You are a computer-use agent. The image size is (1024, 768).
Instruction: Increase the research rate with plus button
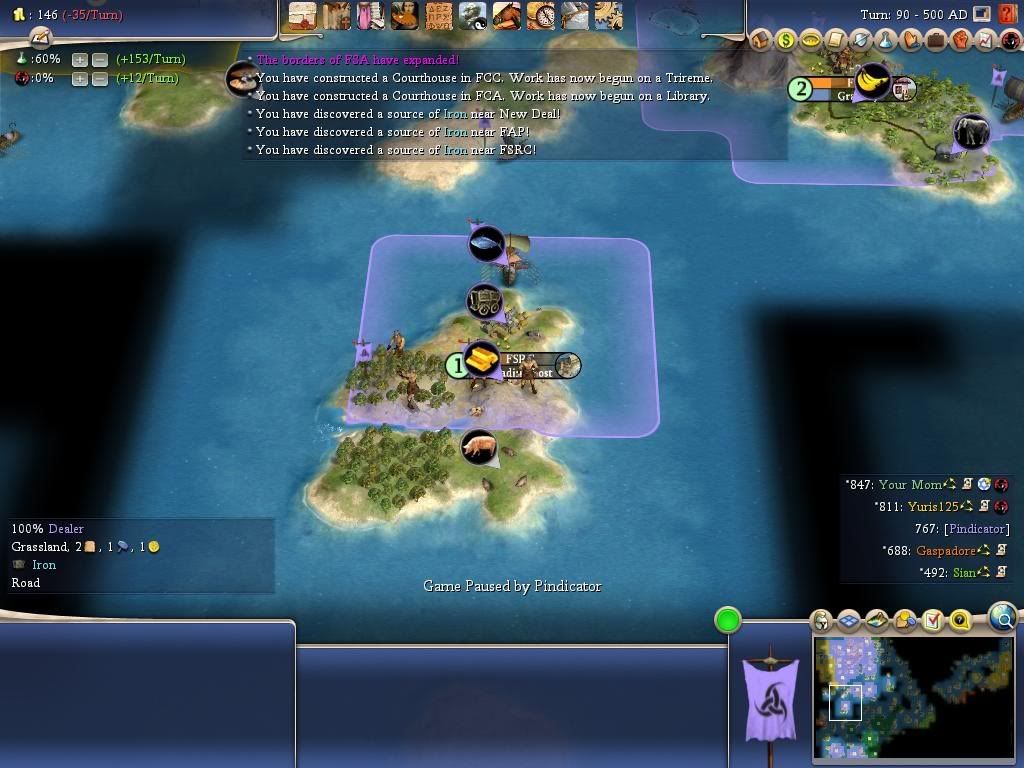80,59
